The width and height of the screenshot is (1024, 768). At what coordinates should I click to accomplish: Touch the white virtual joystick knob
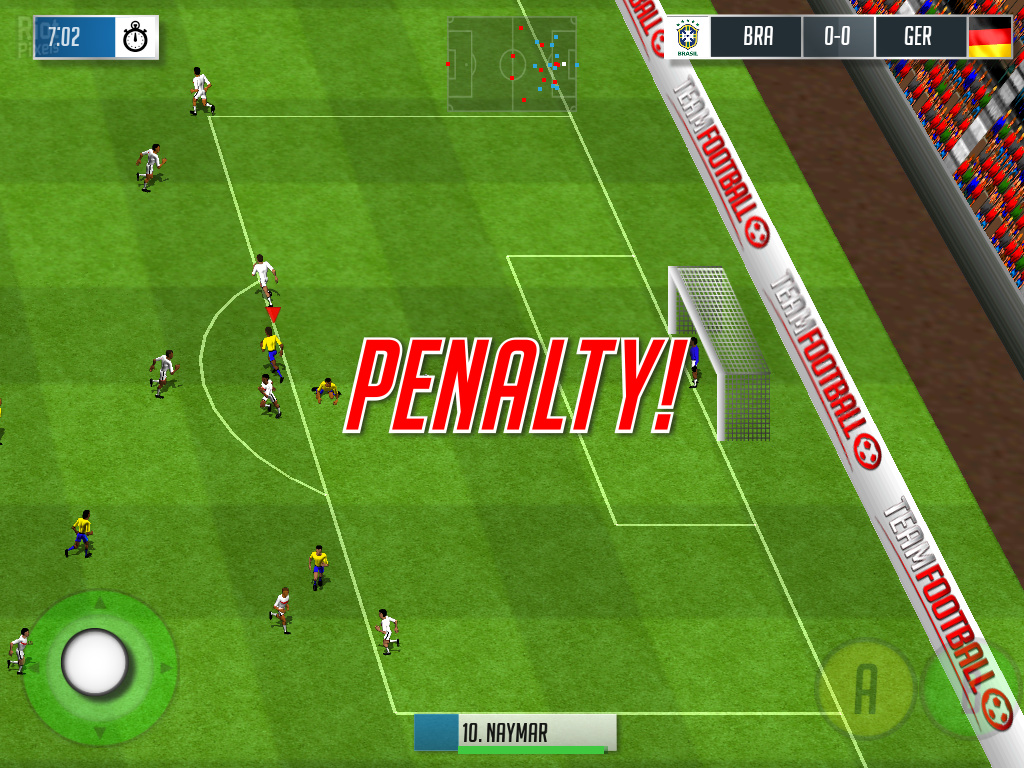[95, 661]
